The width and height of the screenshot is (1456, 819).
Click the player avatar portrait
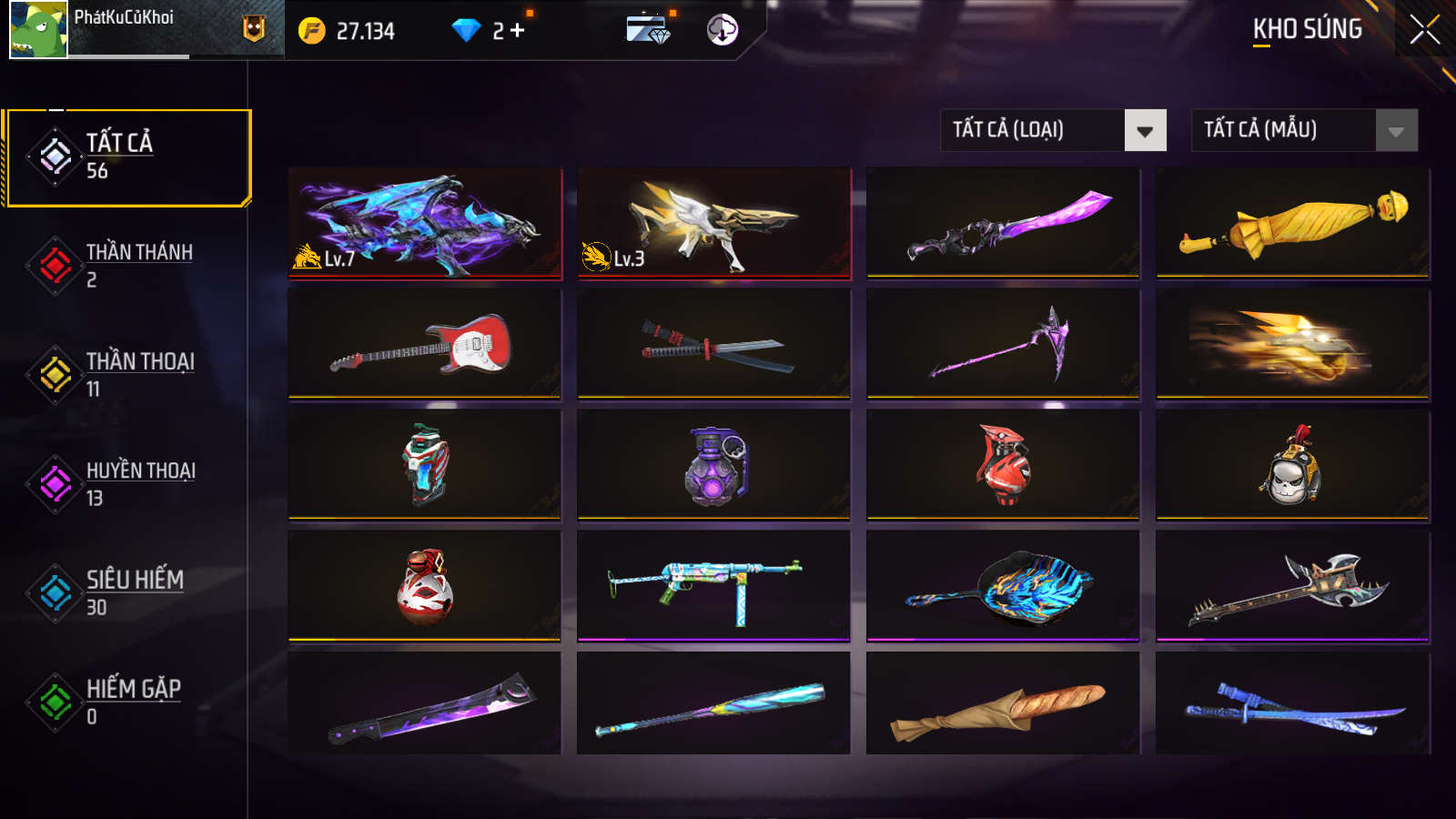(36, 29)
